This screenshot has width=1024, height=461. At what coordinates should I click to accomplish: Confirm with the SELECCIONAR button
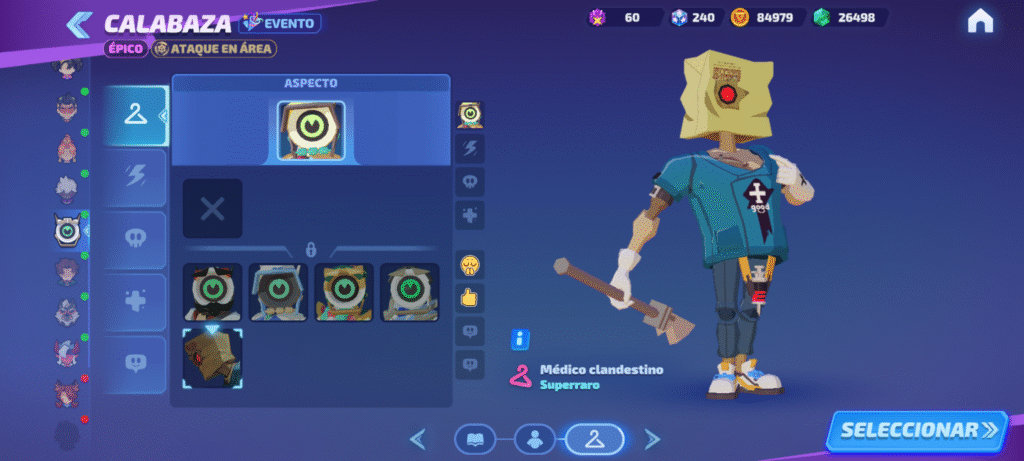pyautogui.click(x=917, y=430)
